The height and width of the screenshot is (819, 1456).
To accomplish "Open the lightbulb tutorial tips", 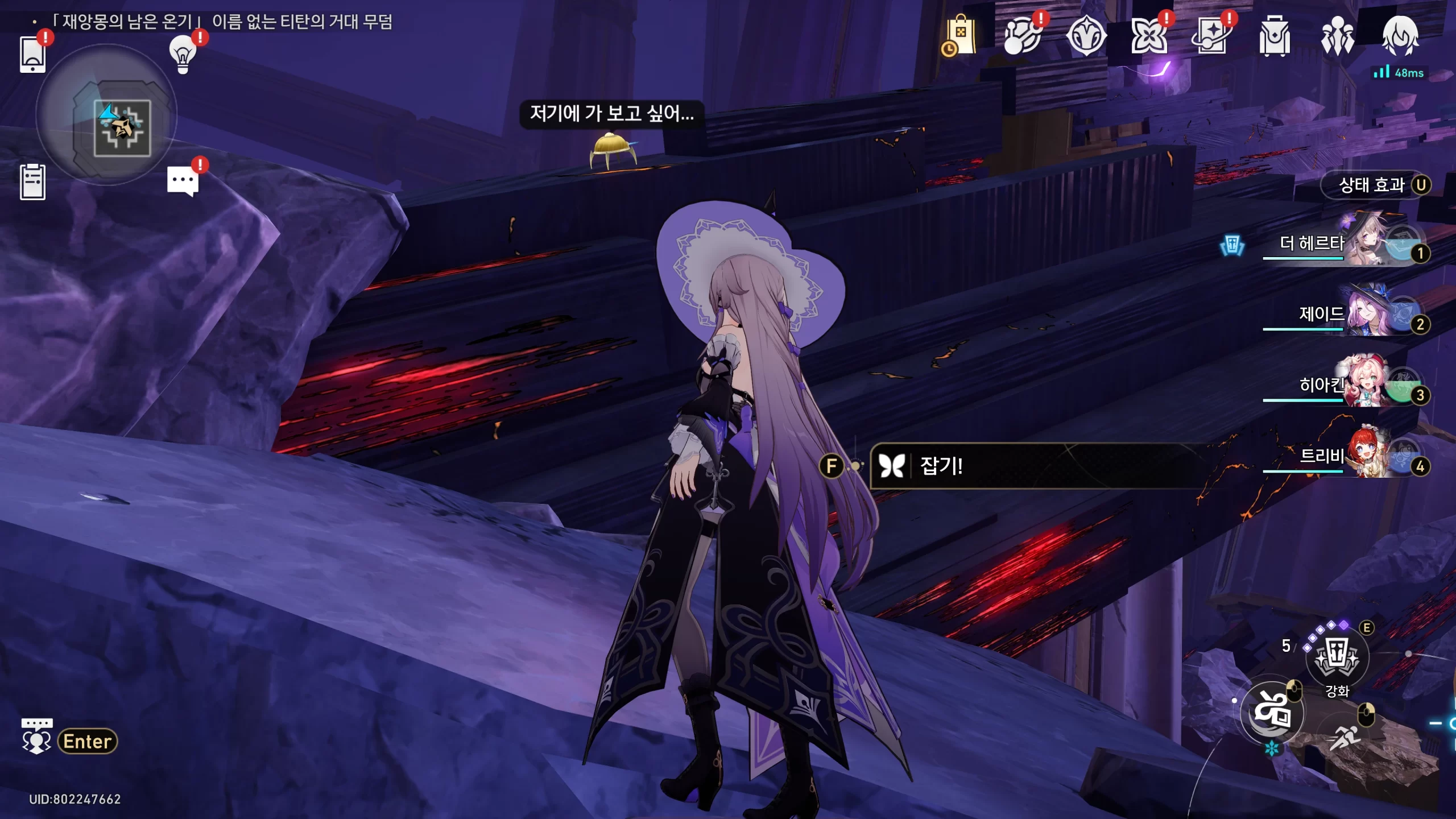I will 183,54.
